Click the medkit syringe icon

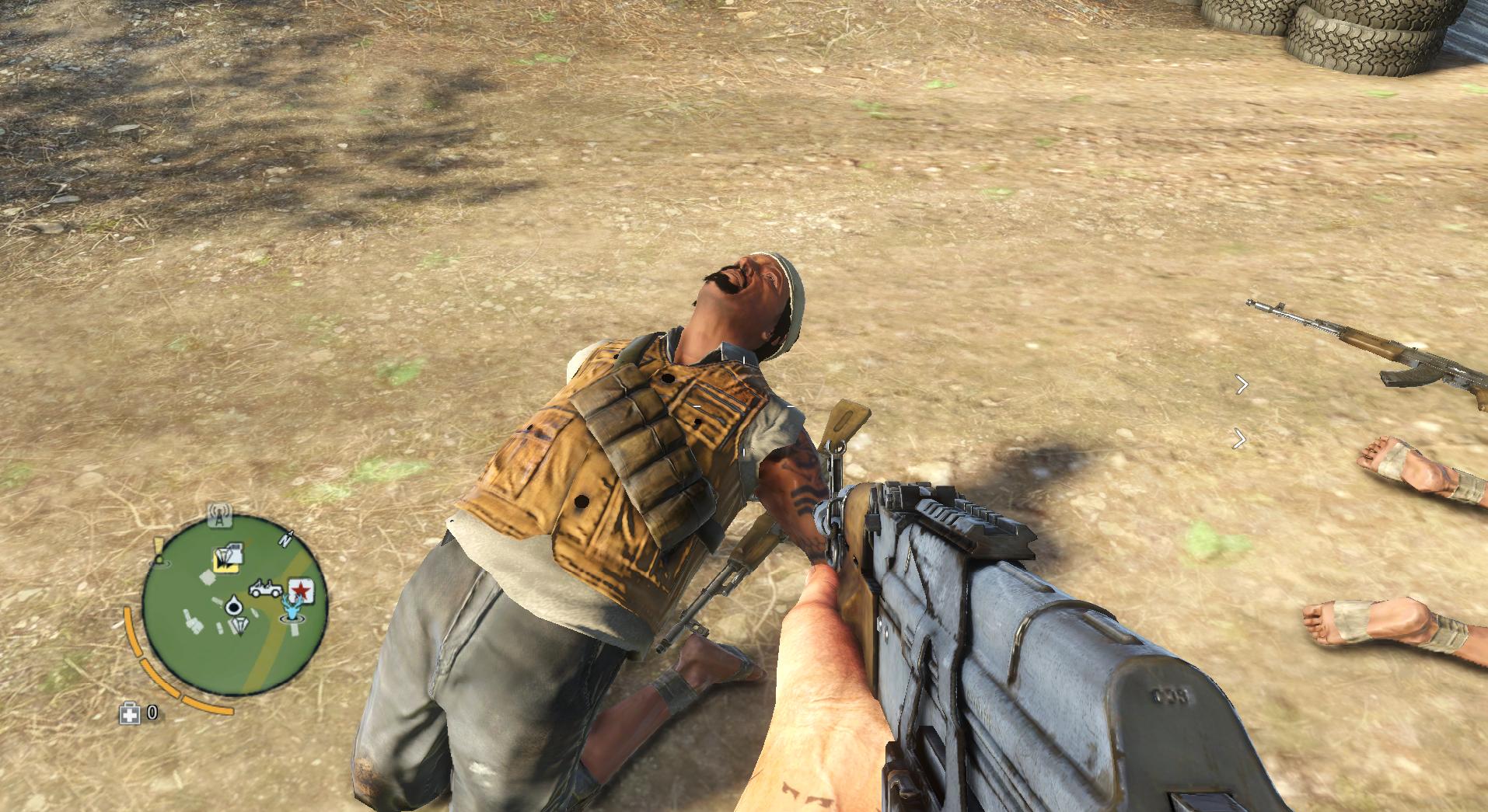pos(129,713)
